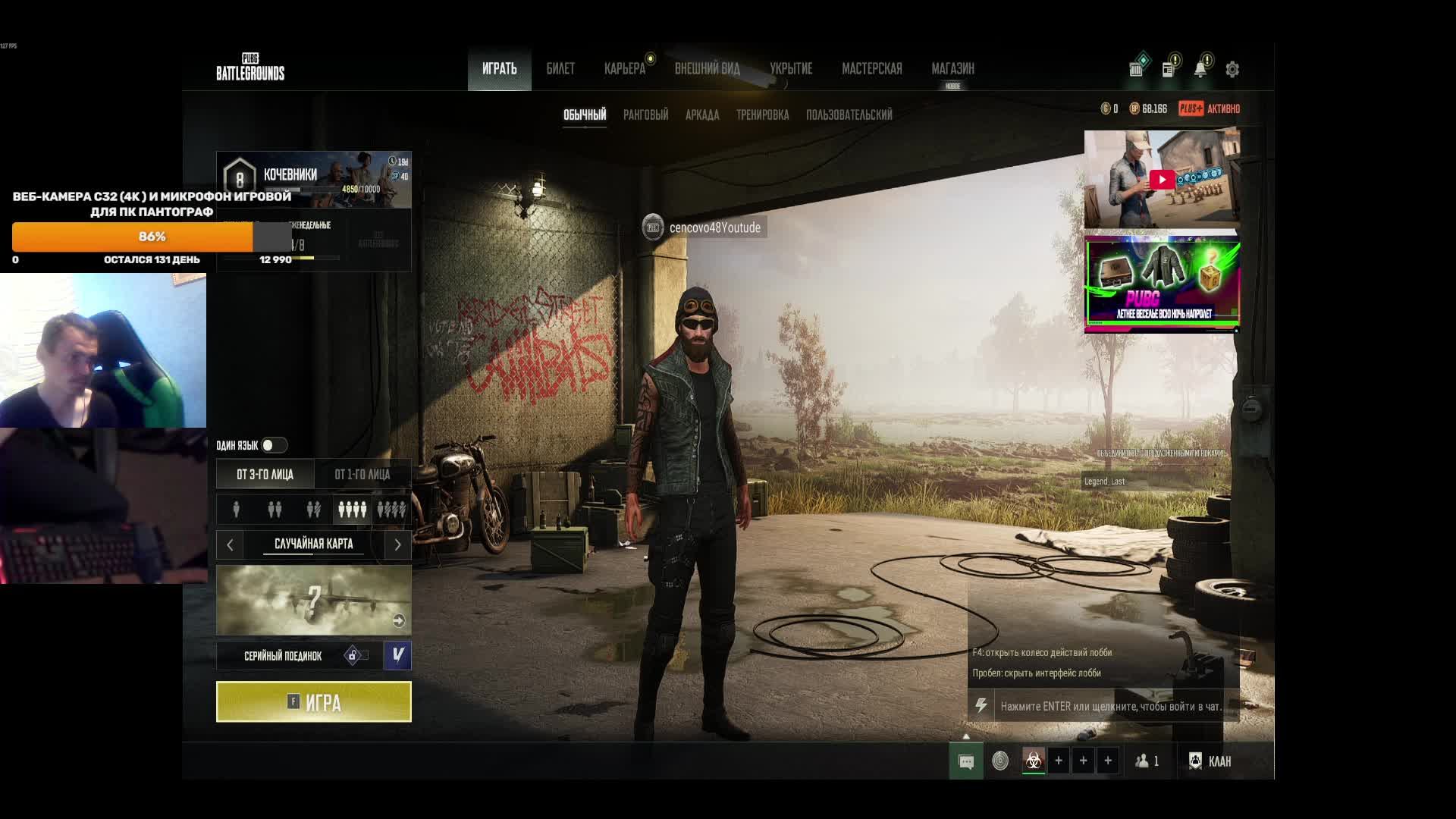Play the YouTube video thumbnail

click(x=1161, y=180)
